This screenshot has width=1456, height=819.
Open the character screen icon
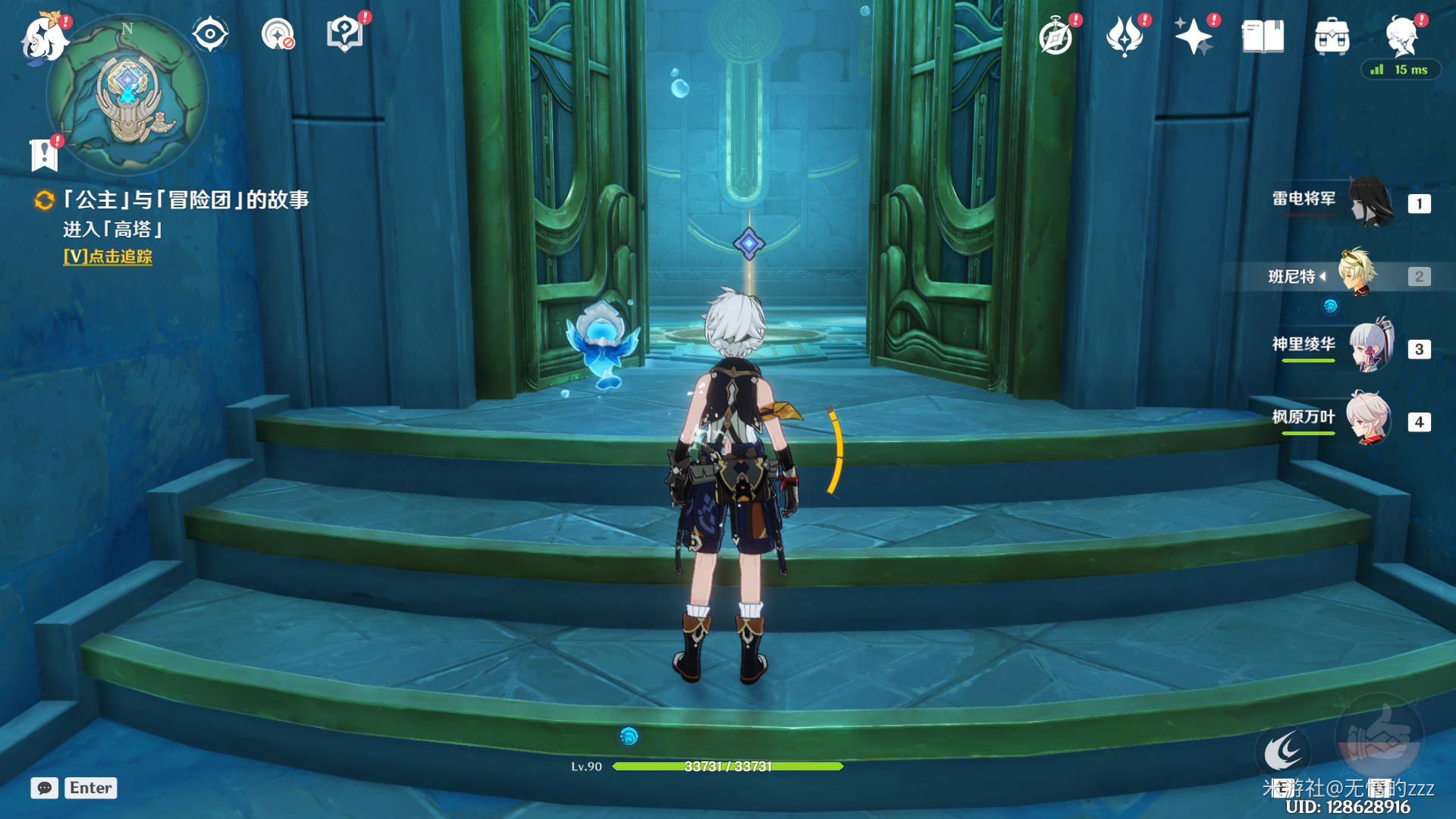(1401, 36)
